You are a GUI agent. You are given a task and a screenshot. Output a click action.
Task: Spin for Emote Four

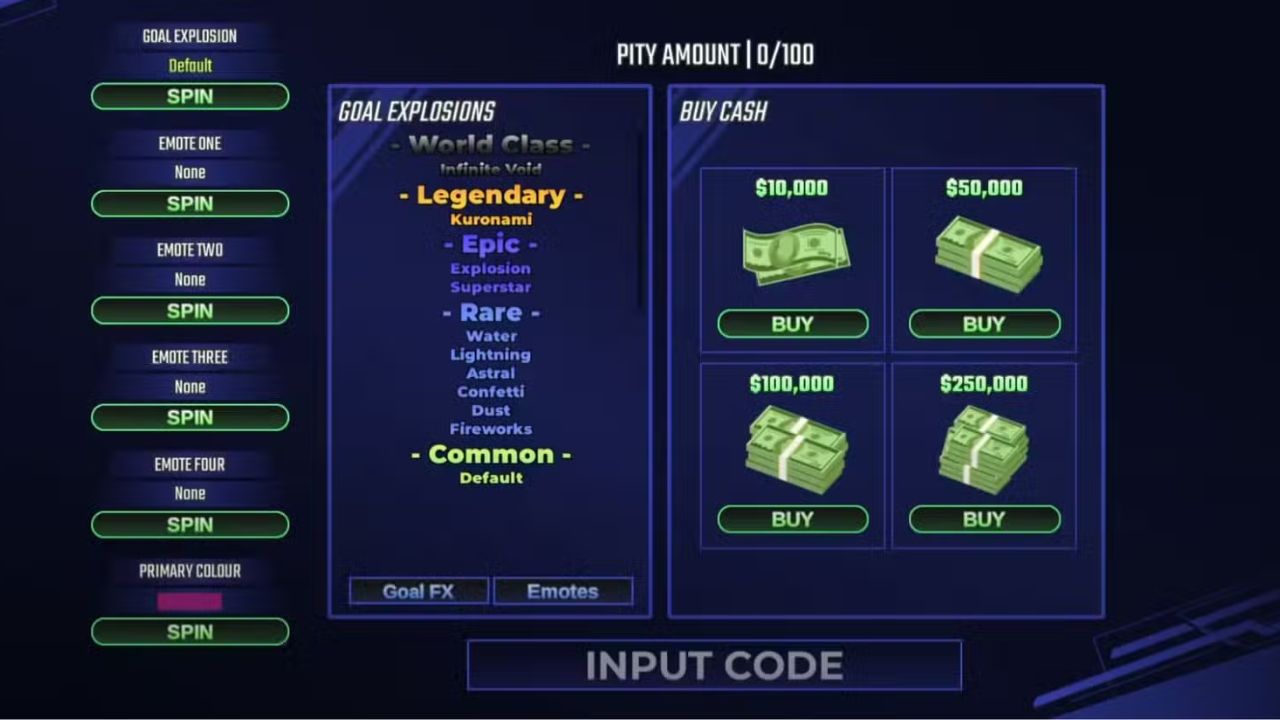pyautogui.click(x=189, y=524)
